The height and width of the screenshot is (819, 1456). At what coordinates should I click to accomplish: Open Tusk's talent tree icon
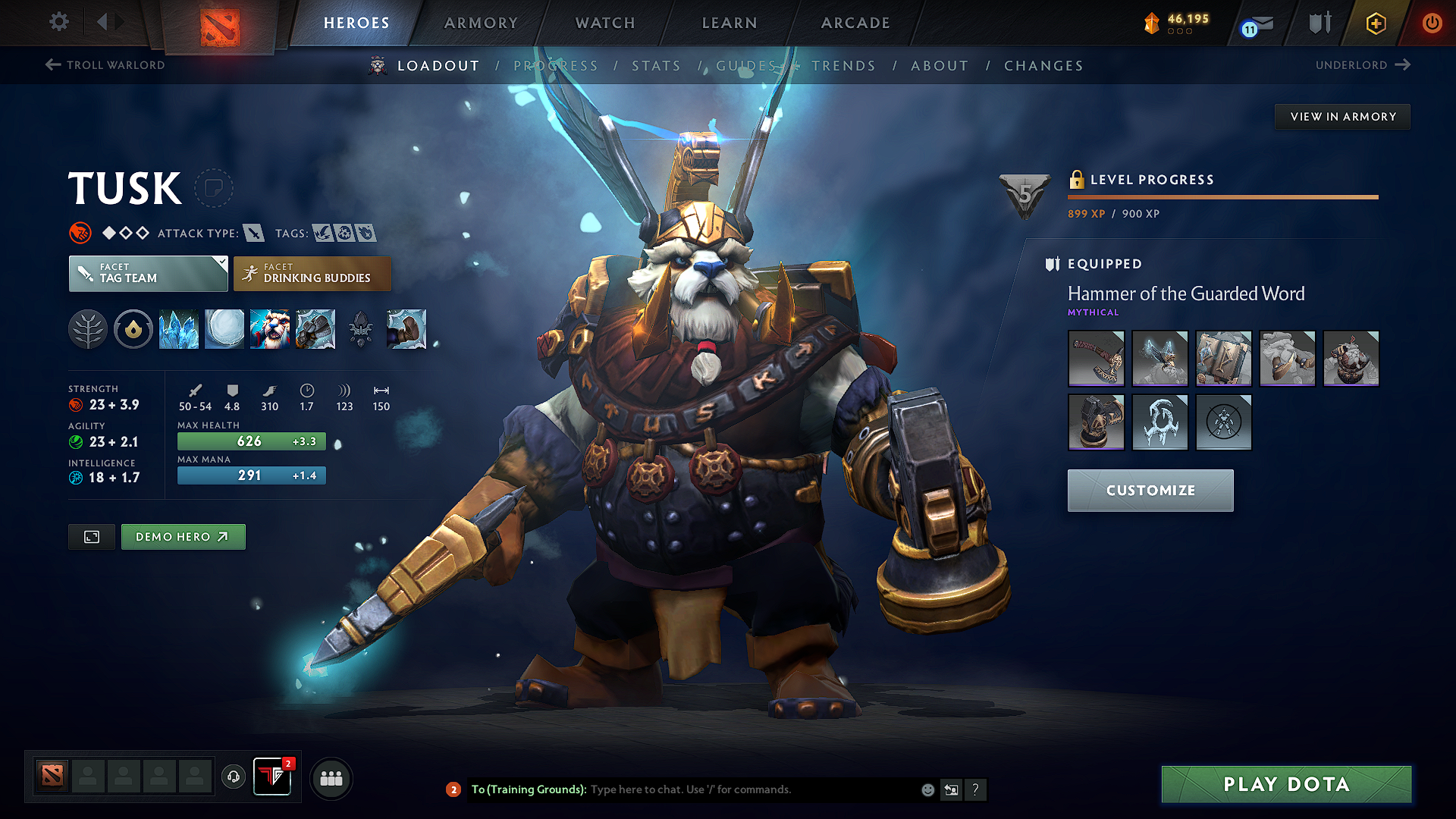88,329
